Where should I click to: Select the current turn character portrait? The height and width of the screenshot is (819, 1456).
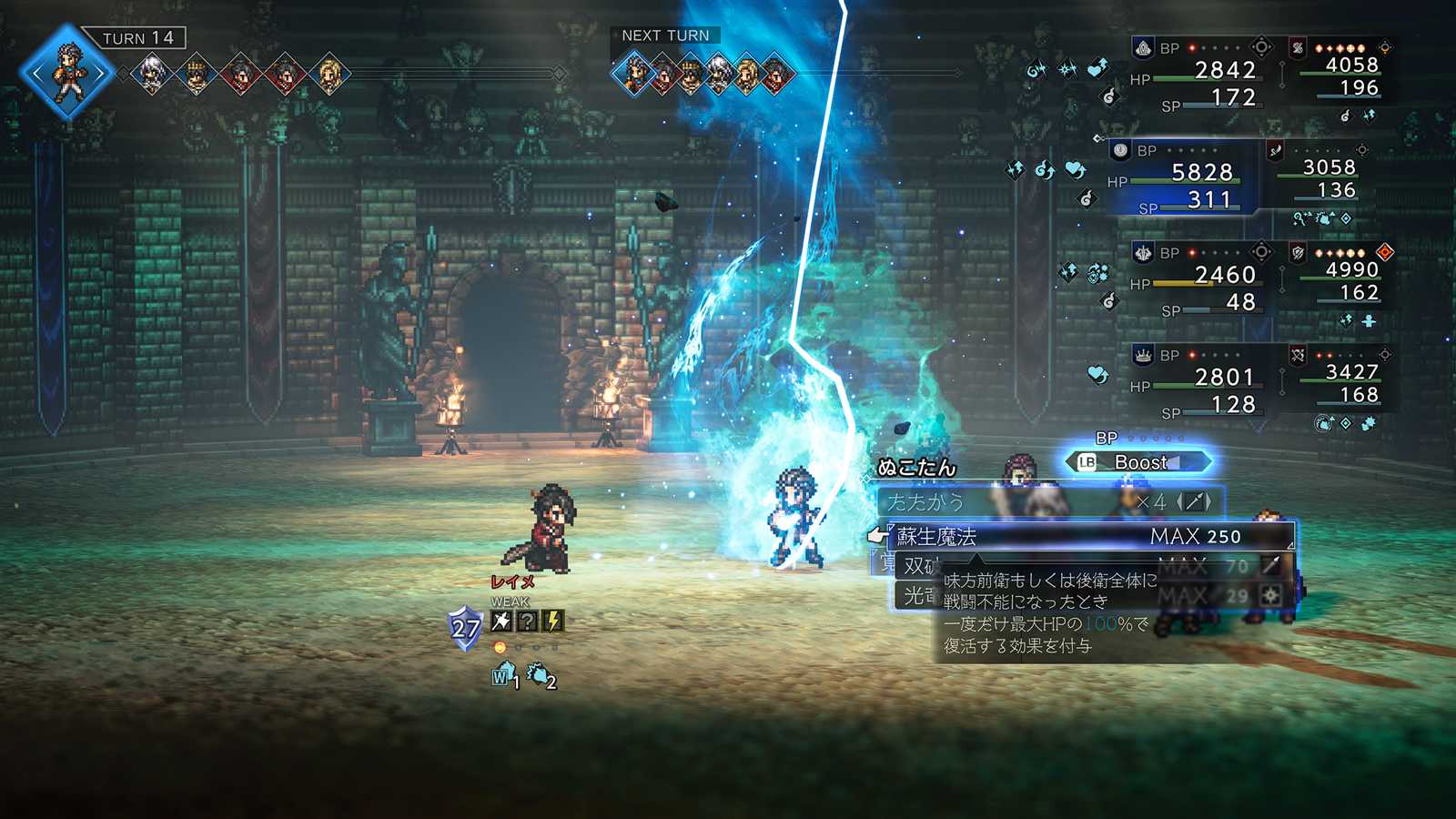pyautogui.click(x=68, y=73)
